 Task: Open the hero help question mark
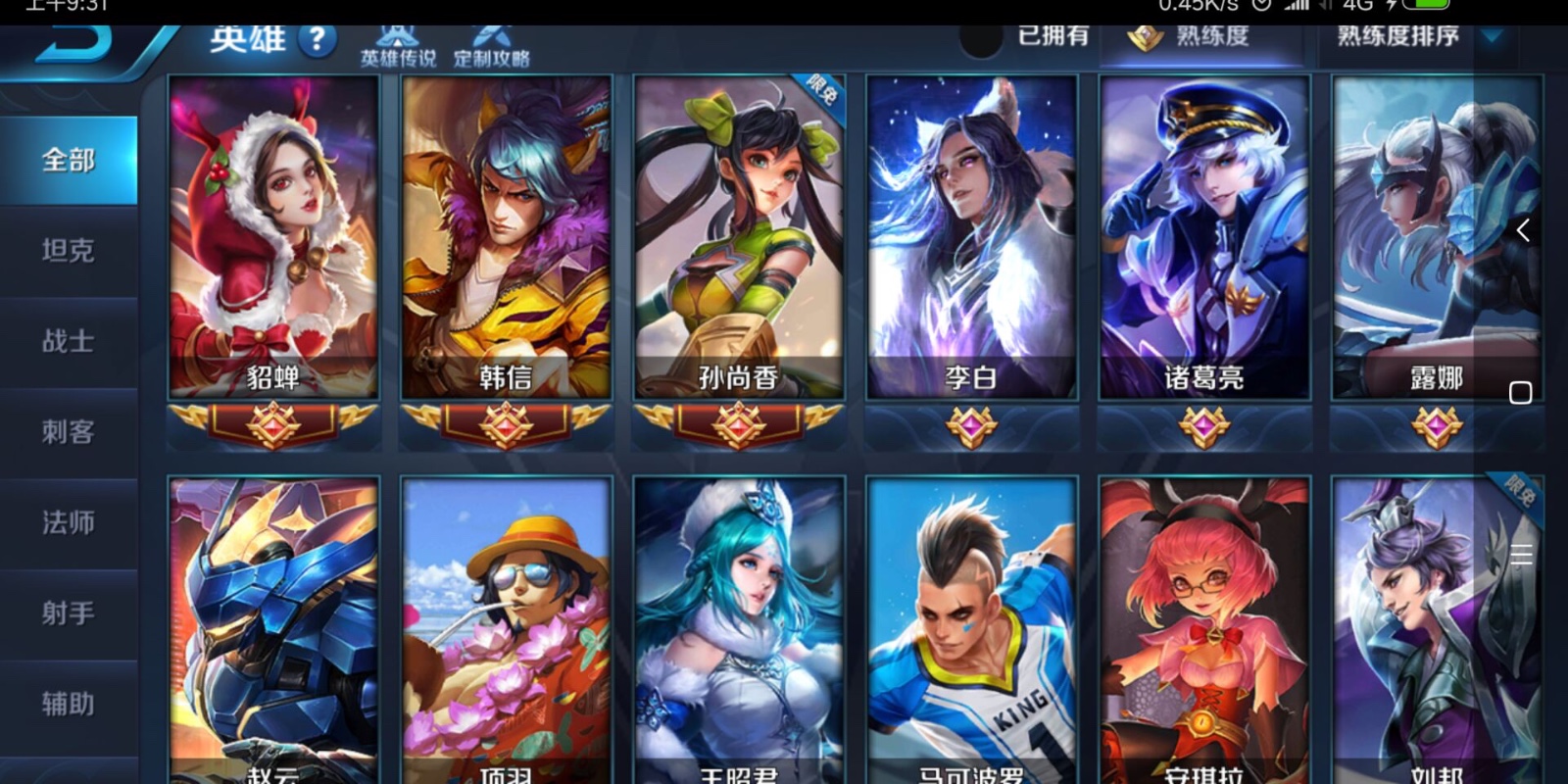point(317,40)
